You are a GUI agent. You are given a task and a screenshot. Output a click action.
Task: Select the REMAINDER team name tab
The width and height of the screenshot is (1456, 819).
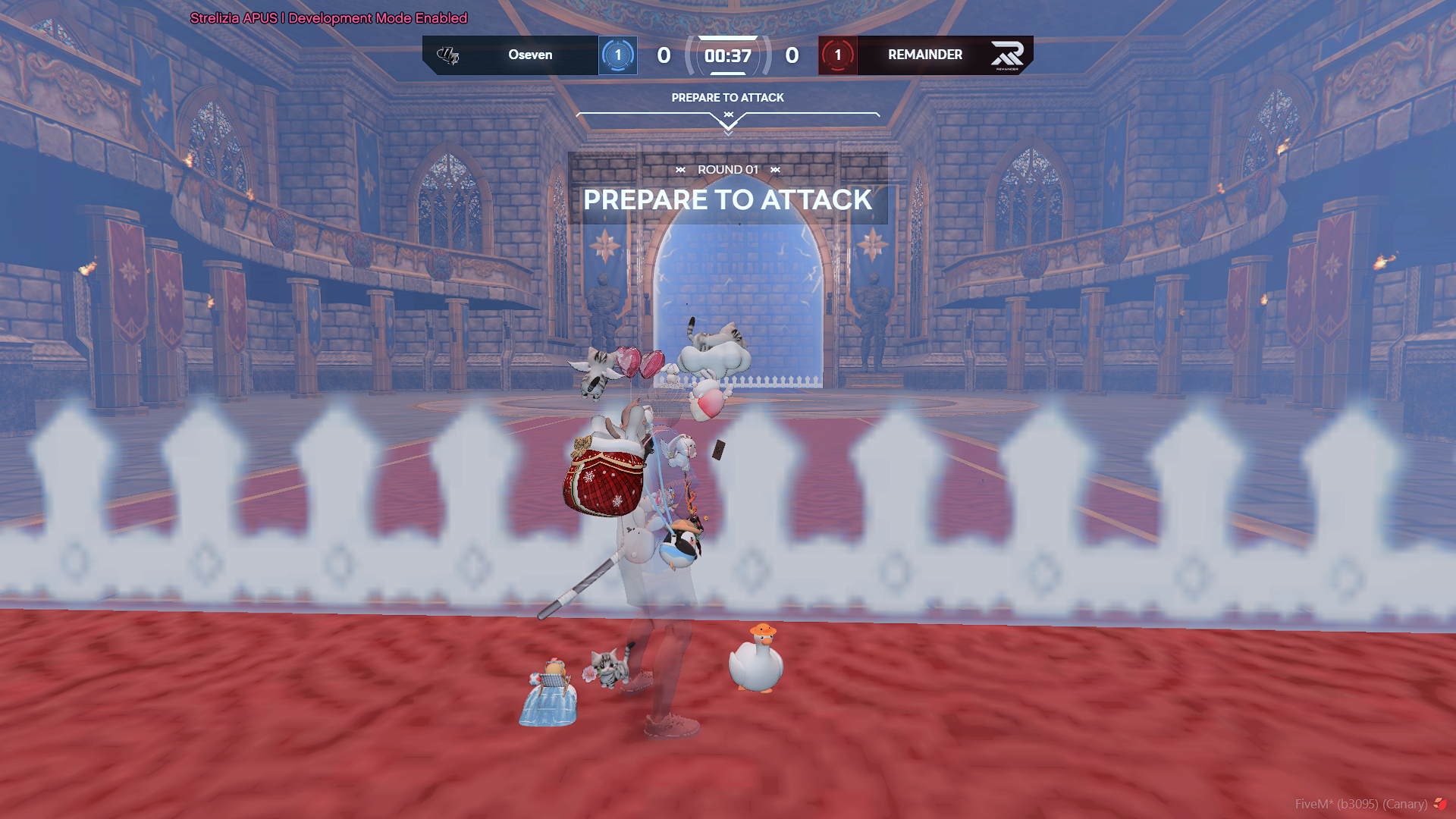(x=924, y=55)
